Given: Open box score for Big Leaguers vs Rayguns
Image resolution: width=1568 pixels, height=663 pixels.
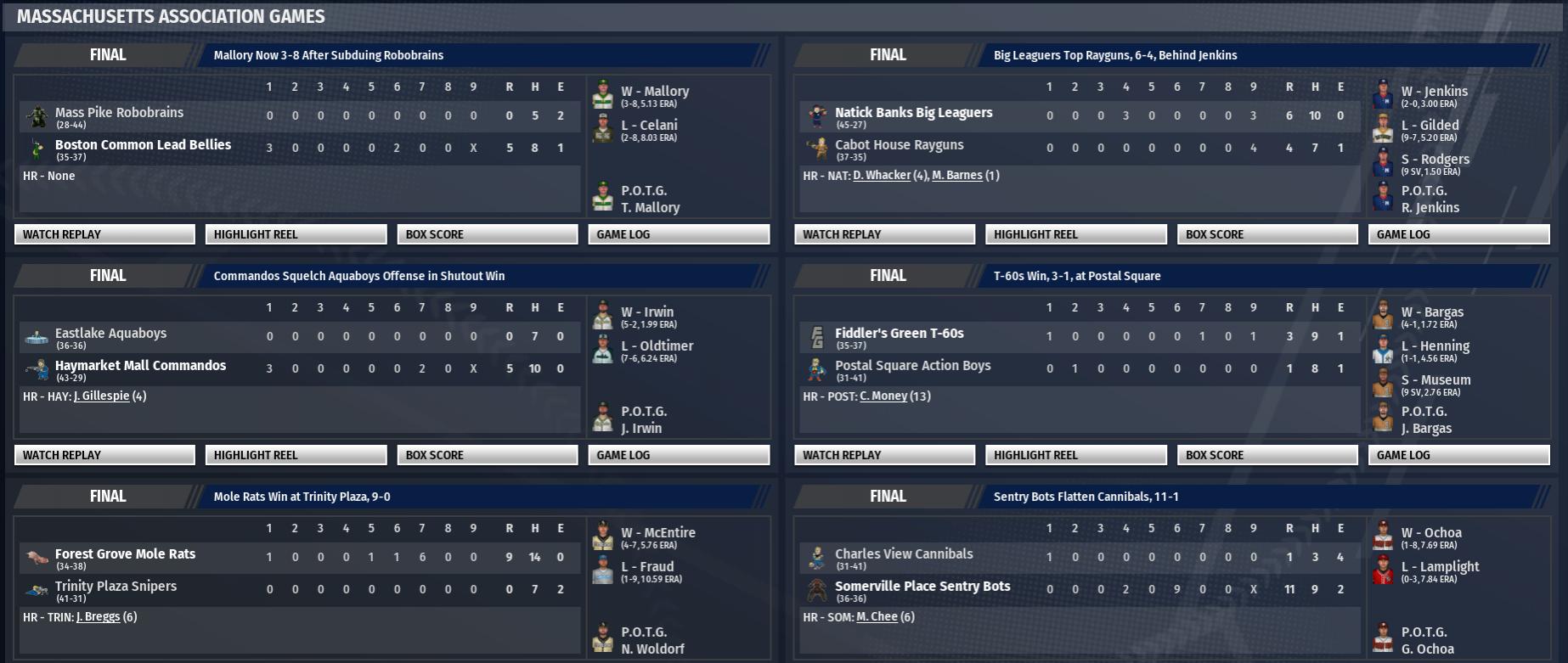Looking at the screenshot, I should pyautogui.click(x=1266, y=234).
